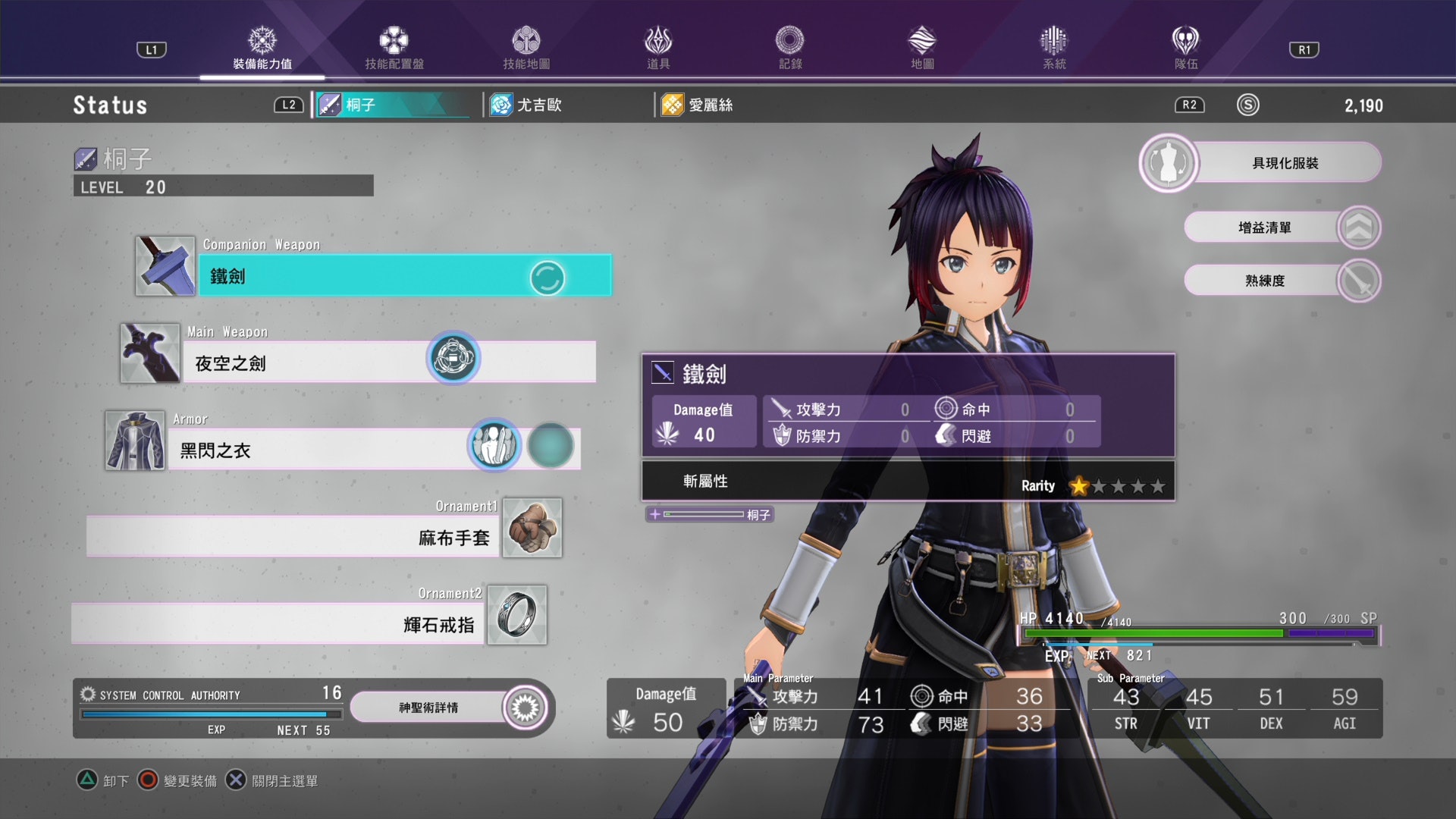Switch to the 技能地圖 tab

(x=526, y=49)
